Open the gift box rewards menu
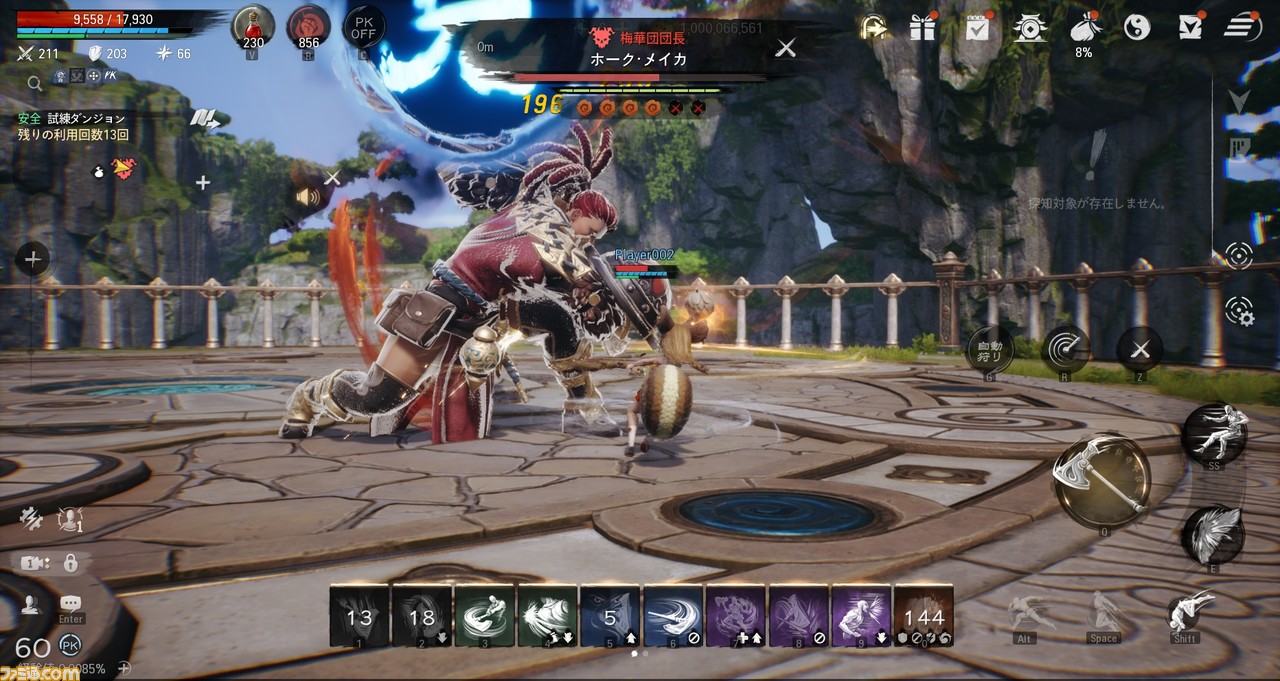 point(922,28)
